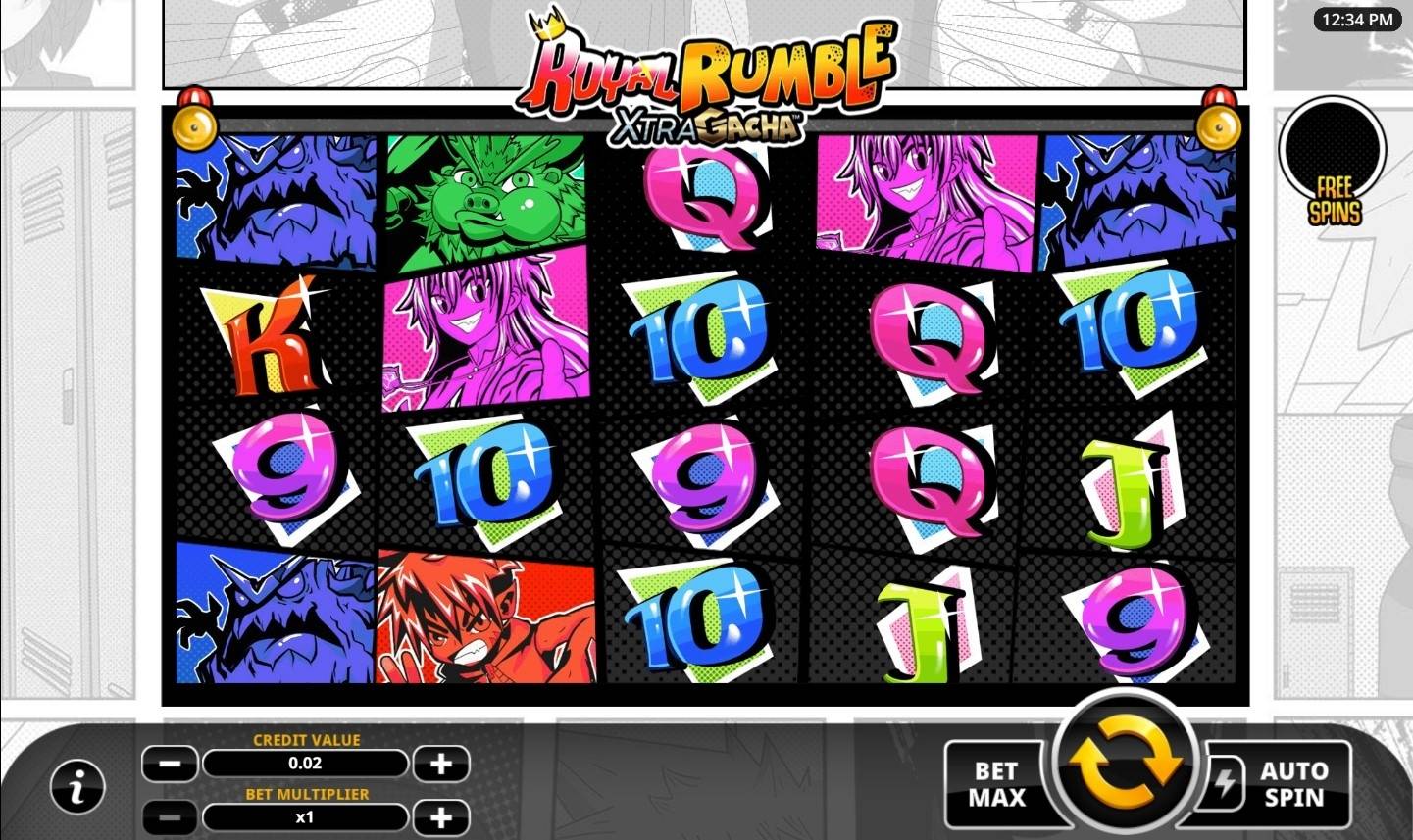Image resolution: width=1413 pixels, height=840 pixels.
Task: Increase Bet Multiplier with the plus button
Action: [x=440, y=816]
